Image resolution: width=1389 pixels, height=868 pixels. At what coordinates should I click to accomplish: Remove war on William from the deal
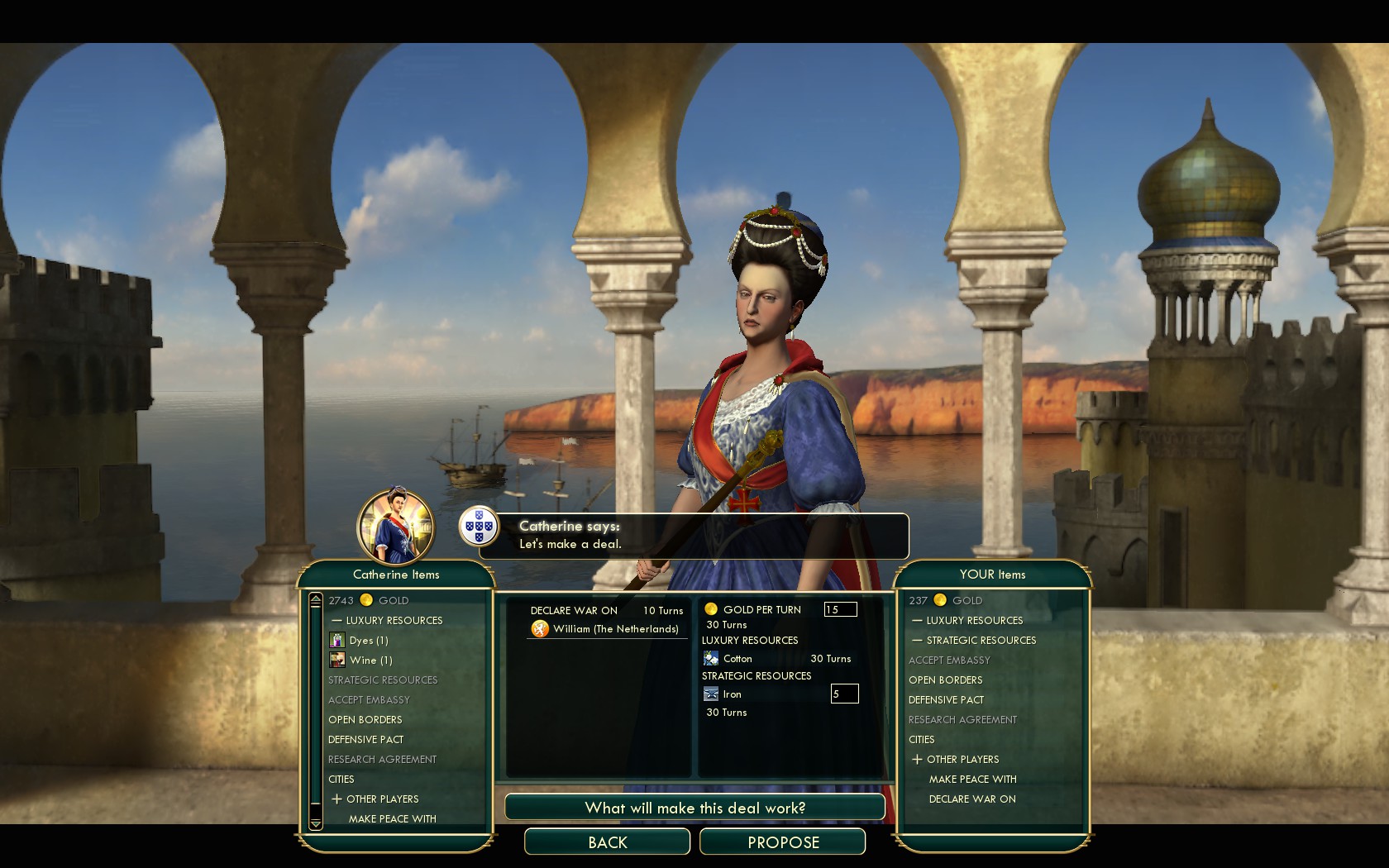pos(614,629)
